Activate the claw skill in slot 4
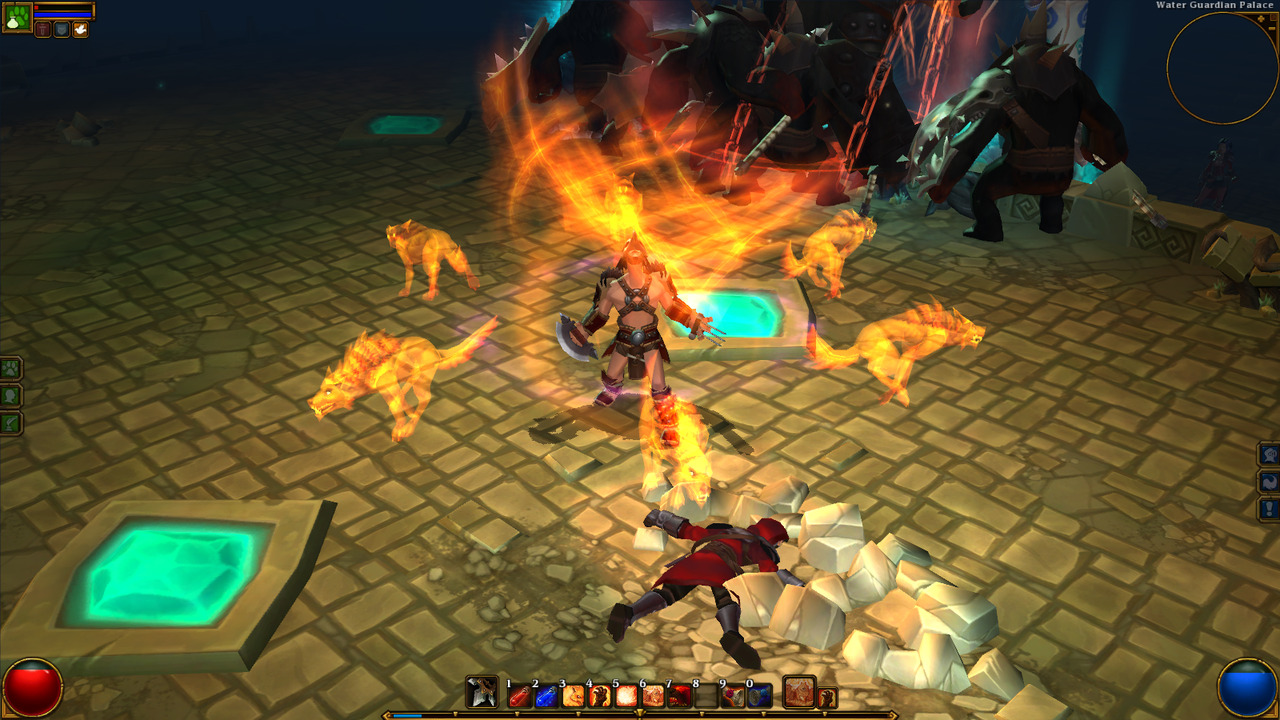The image size is (1280, 720). pos(600,695)
